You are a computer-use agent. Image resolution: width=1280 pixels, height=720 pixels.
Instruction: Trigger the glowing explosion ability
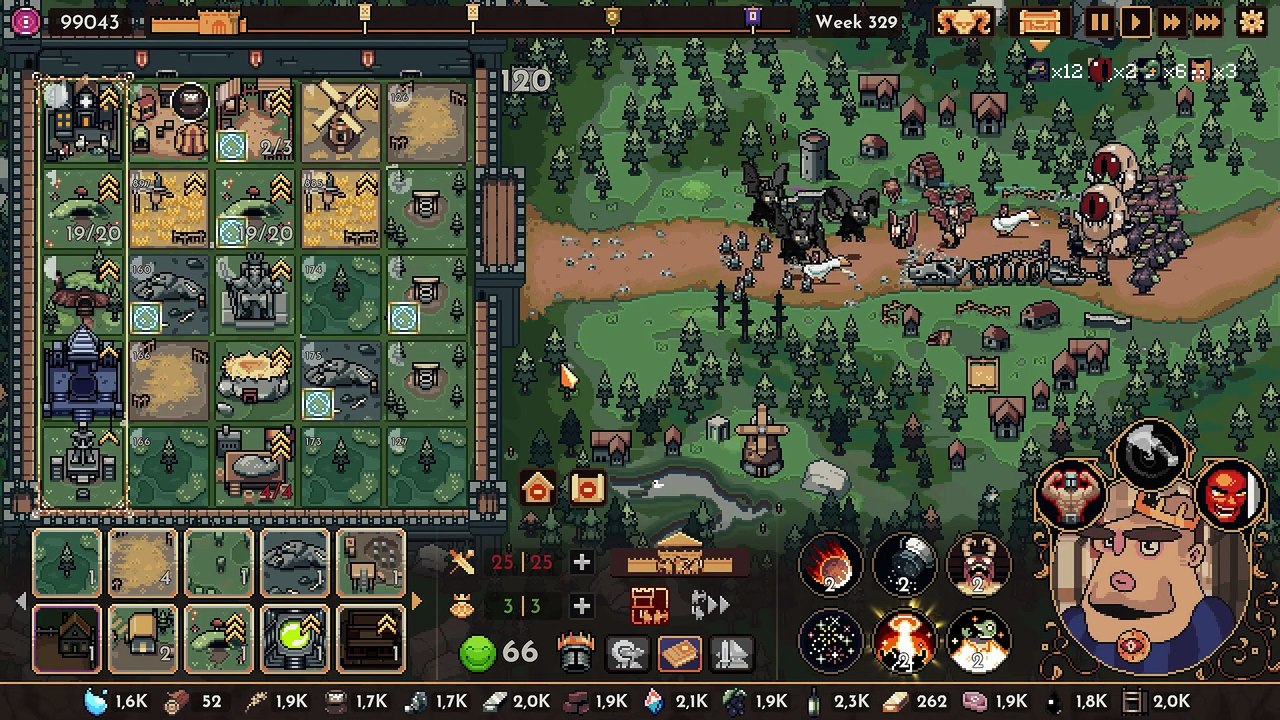coord(904,640)
